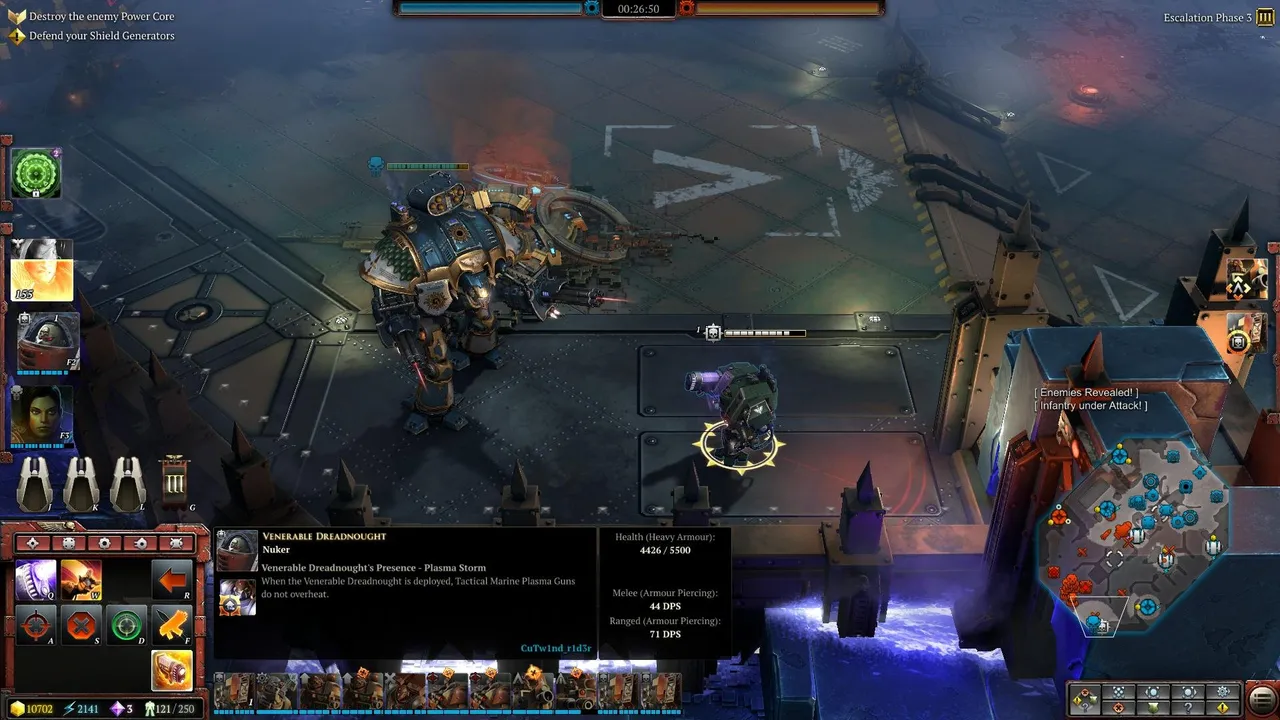Image resolution: width=1280 pixels, height=720 pixels.
Task: Select the first squad in the army bar
Action: (x=232, y=691)
